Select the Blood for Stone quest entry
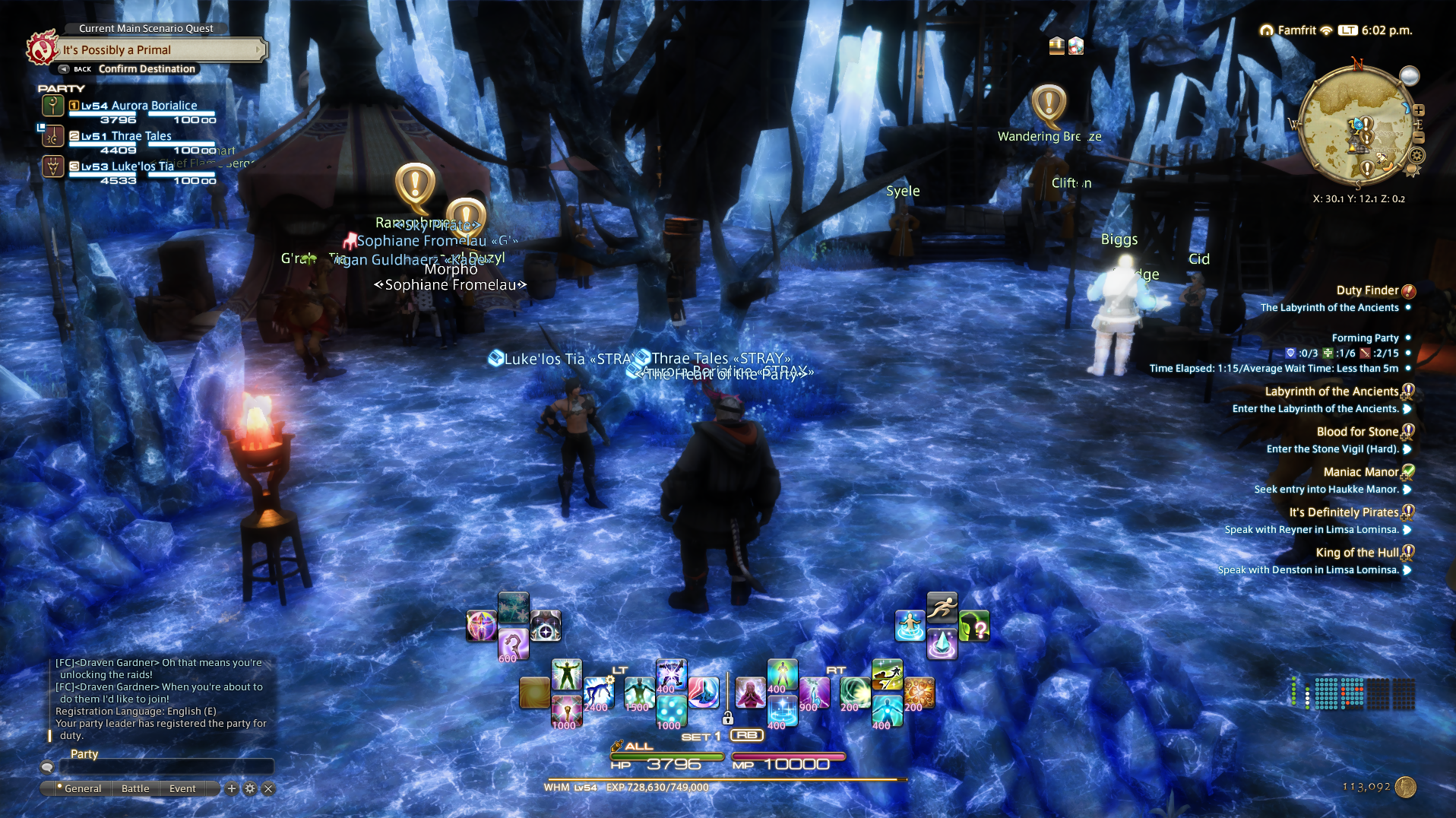Image resolution: width=1456 pixels, height=818 pixels. (1357, 432)
